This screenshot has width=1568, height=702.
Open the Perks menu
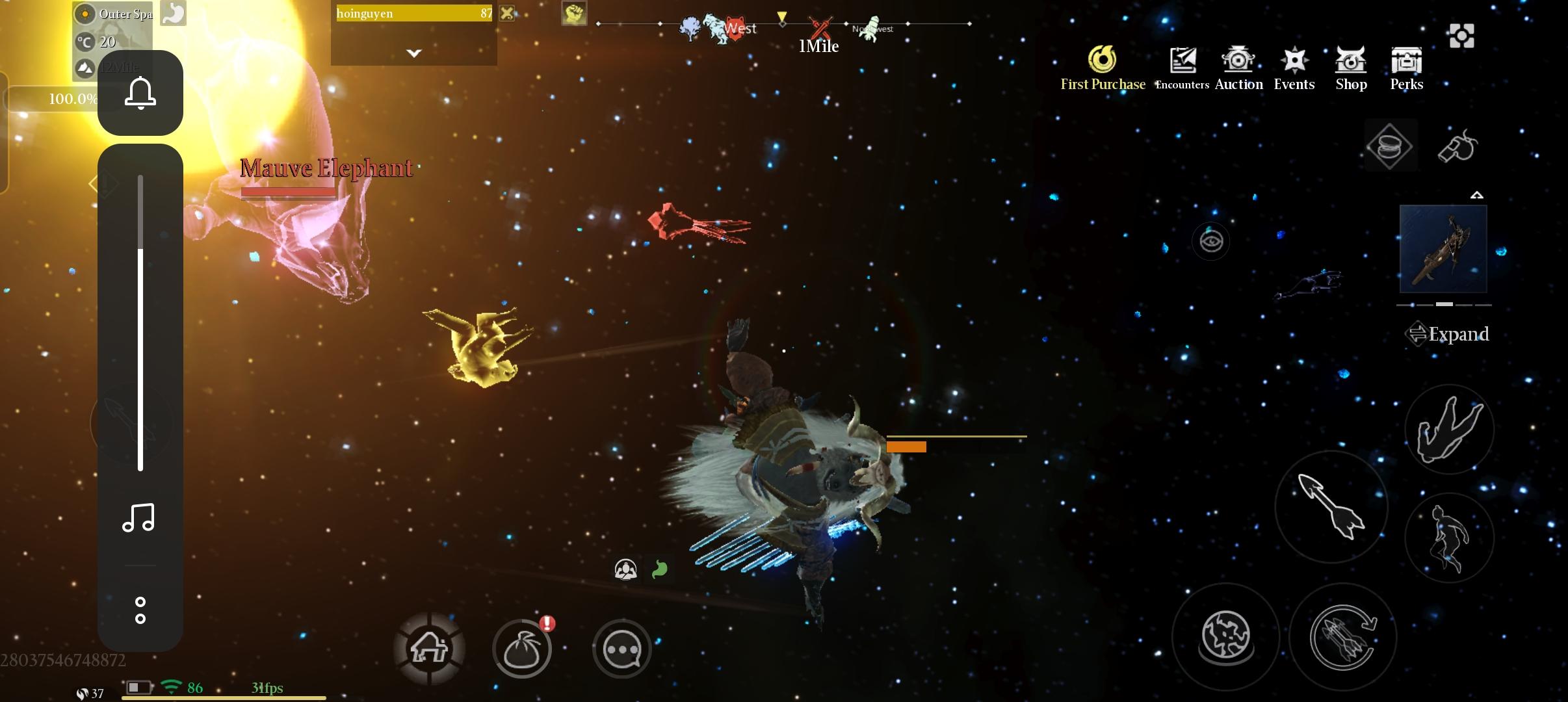1406,68
